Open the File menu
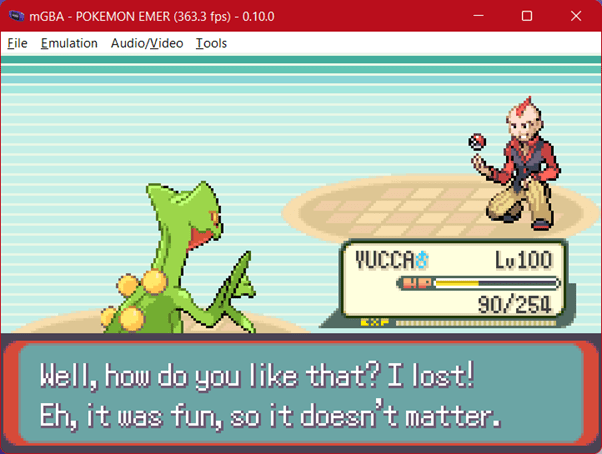This screenshot has width=602, height=454. (17, 43)
